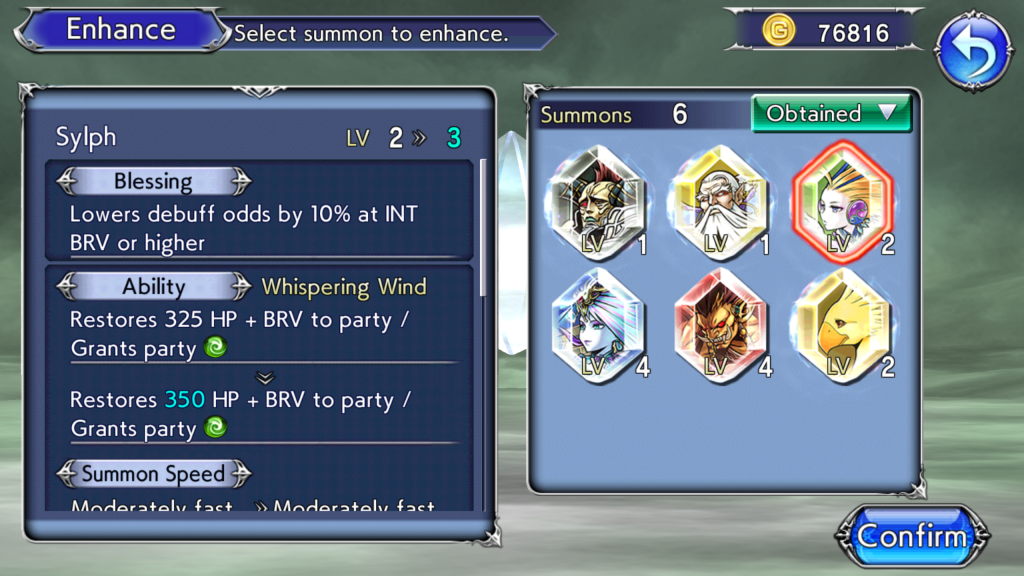Choose the Chocobo summon tile
1024x576 pixels.
[842, 326]
